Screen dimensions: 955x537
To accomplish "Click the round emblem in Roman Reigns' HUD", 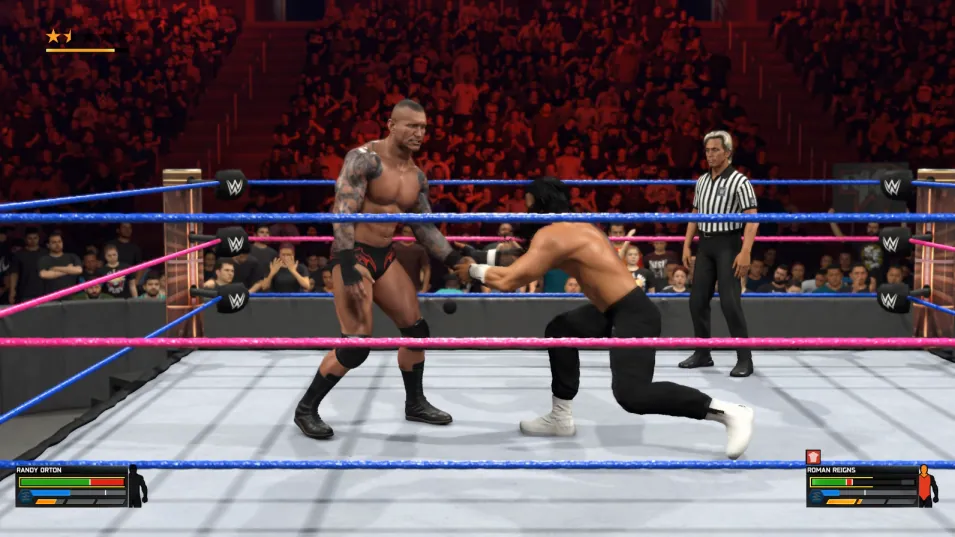I will (815, 494).
